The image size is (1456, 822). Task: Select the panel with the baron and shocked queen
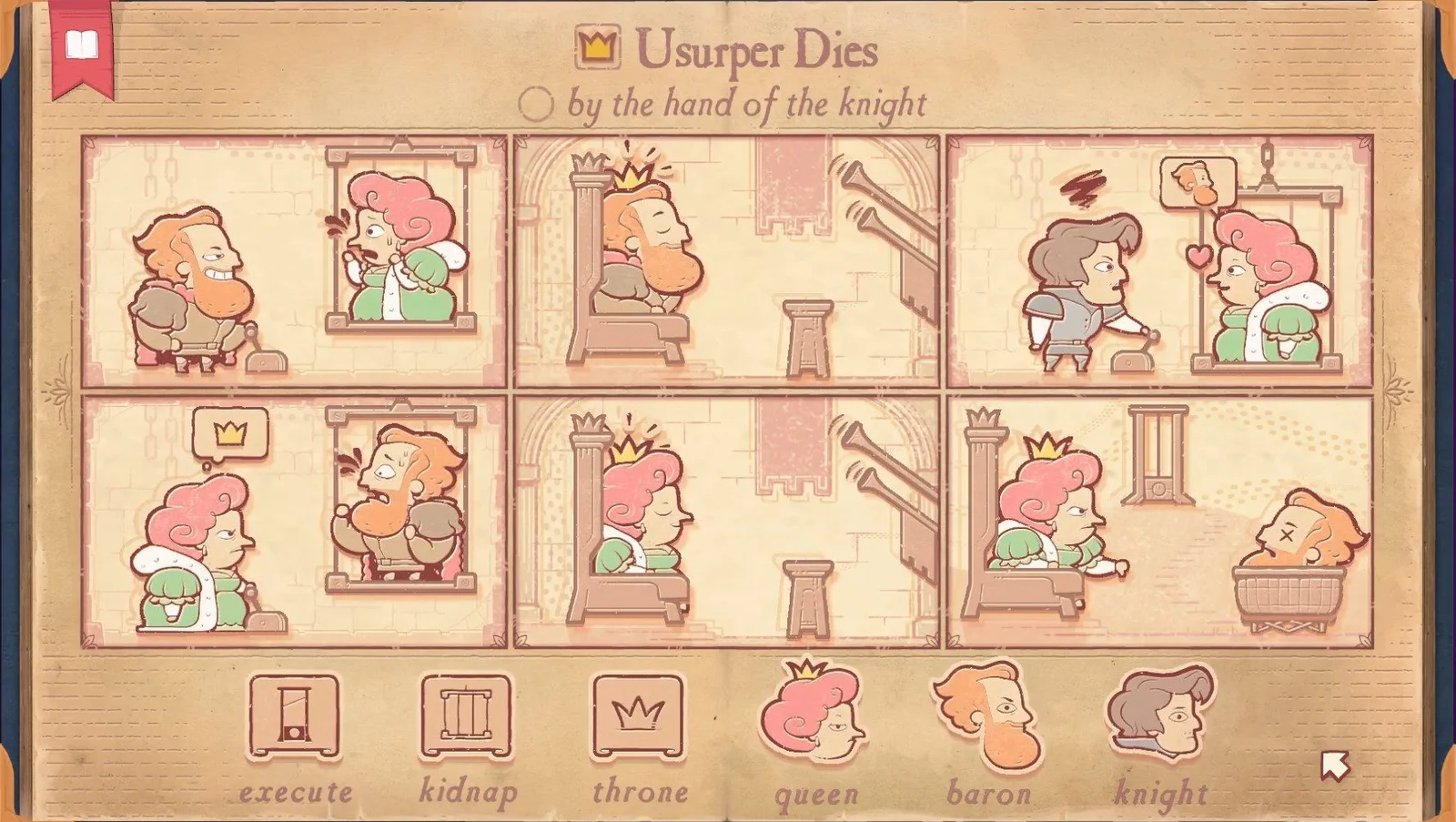(x=295, y=261)
